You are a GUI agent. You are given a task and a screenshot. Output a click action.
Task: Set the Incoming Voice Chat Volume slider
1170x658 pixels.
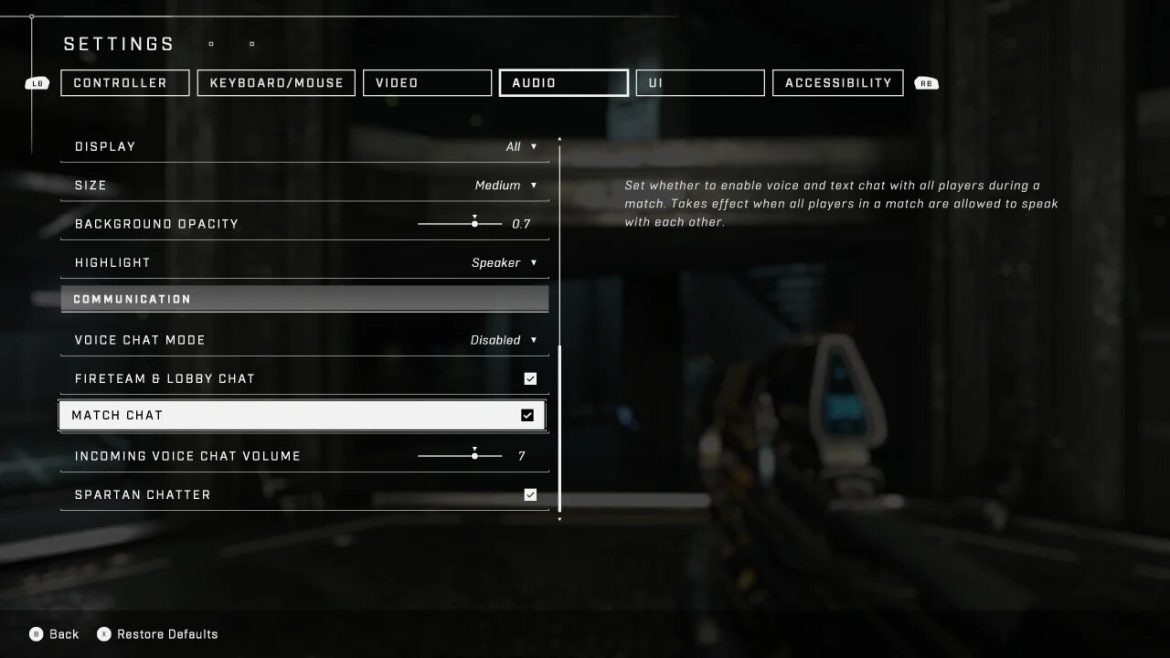(474, 456)
